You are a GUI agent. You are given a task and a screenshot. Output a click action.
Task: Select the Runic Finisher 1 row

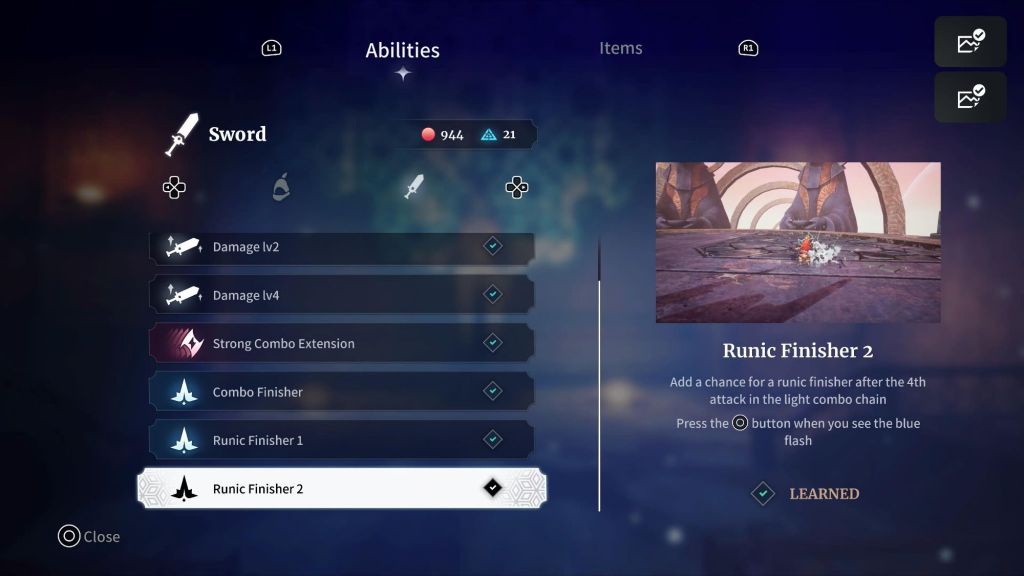341,440
